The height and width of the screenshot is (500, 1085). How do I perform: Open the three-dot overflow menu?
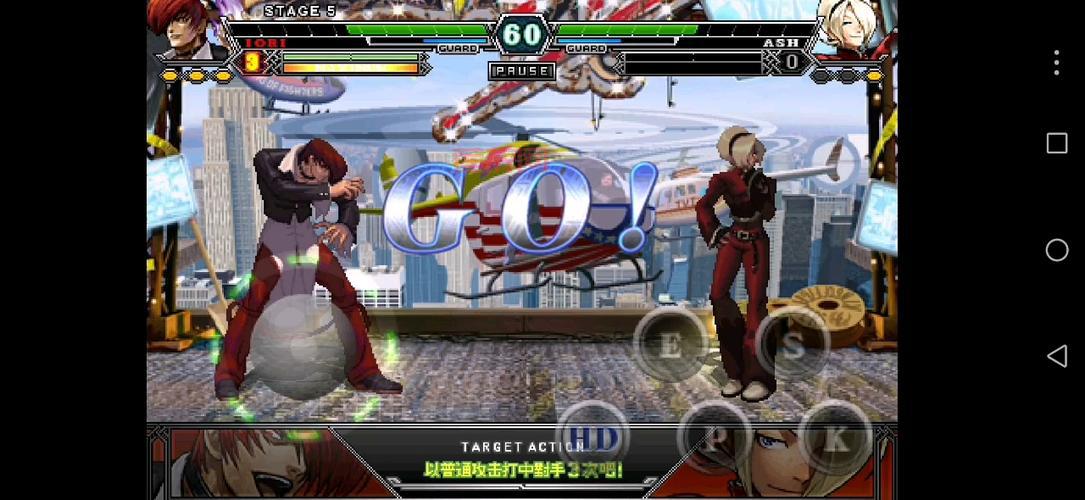[x=1056, y=62]
